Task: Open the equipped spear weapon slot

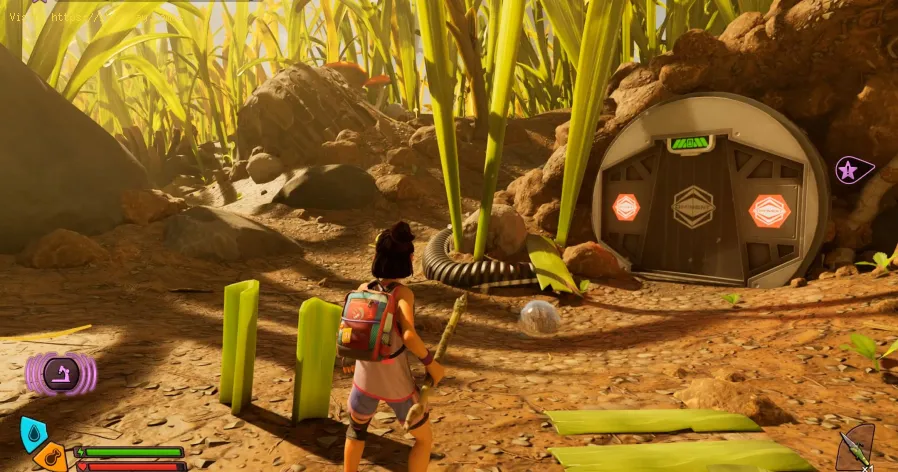Action: [855, 447]
